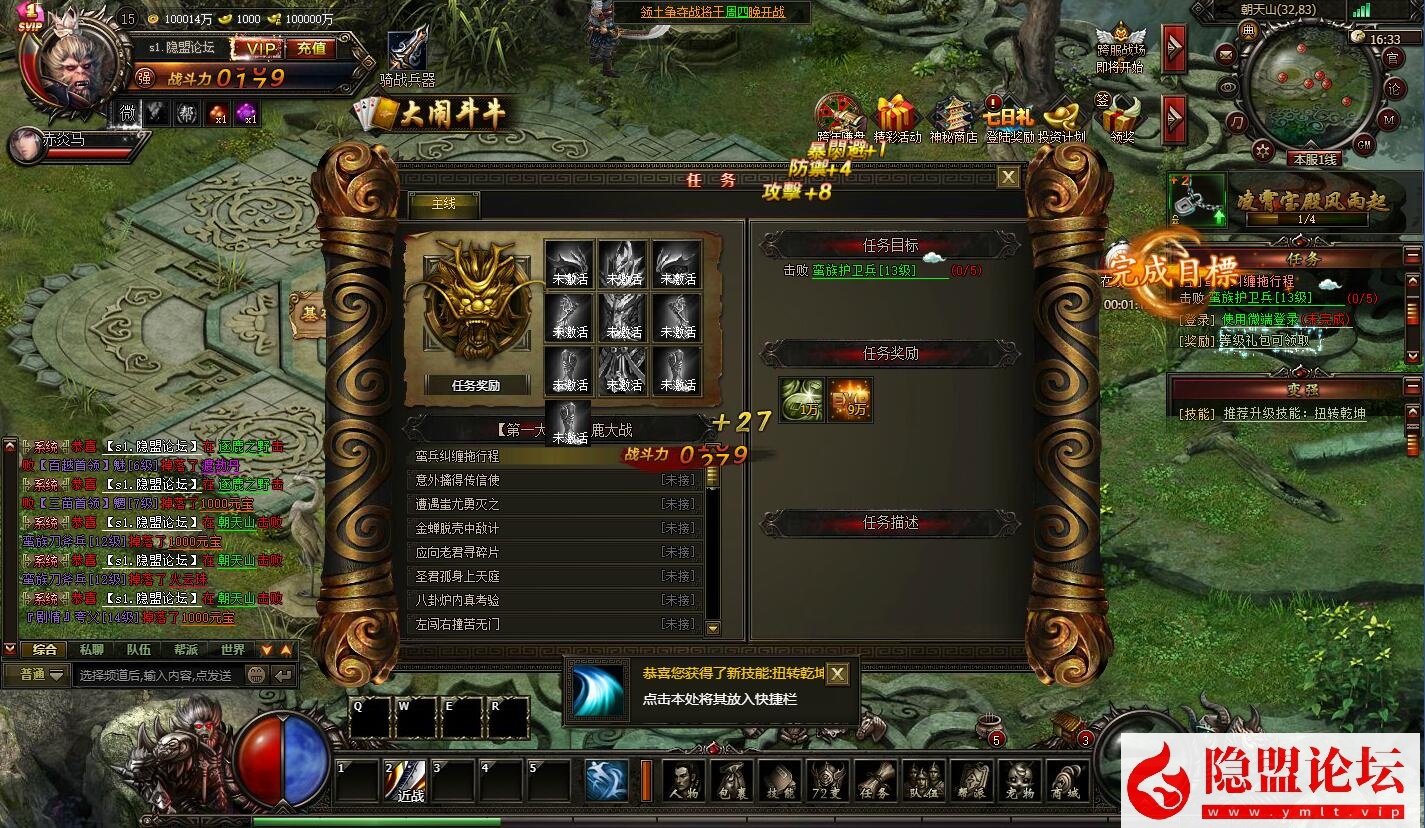Open the mail envelope button by minimap
Viewport: 1425px width, 828px height.
1226,56
